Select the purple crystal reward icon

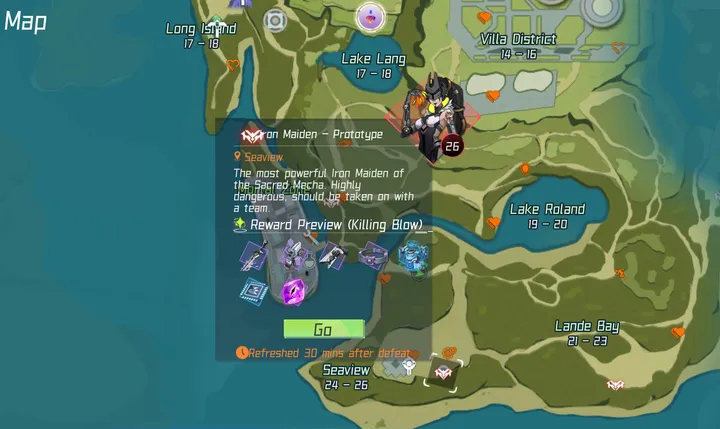click(295, 292)
